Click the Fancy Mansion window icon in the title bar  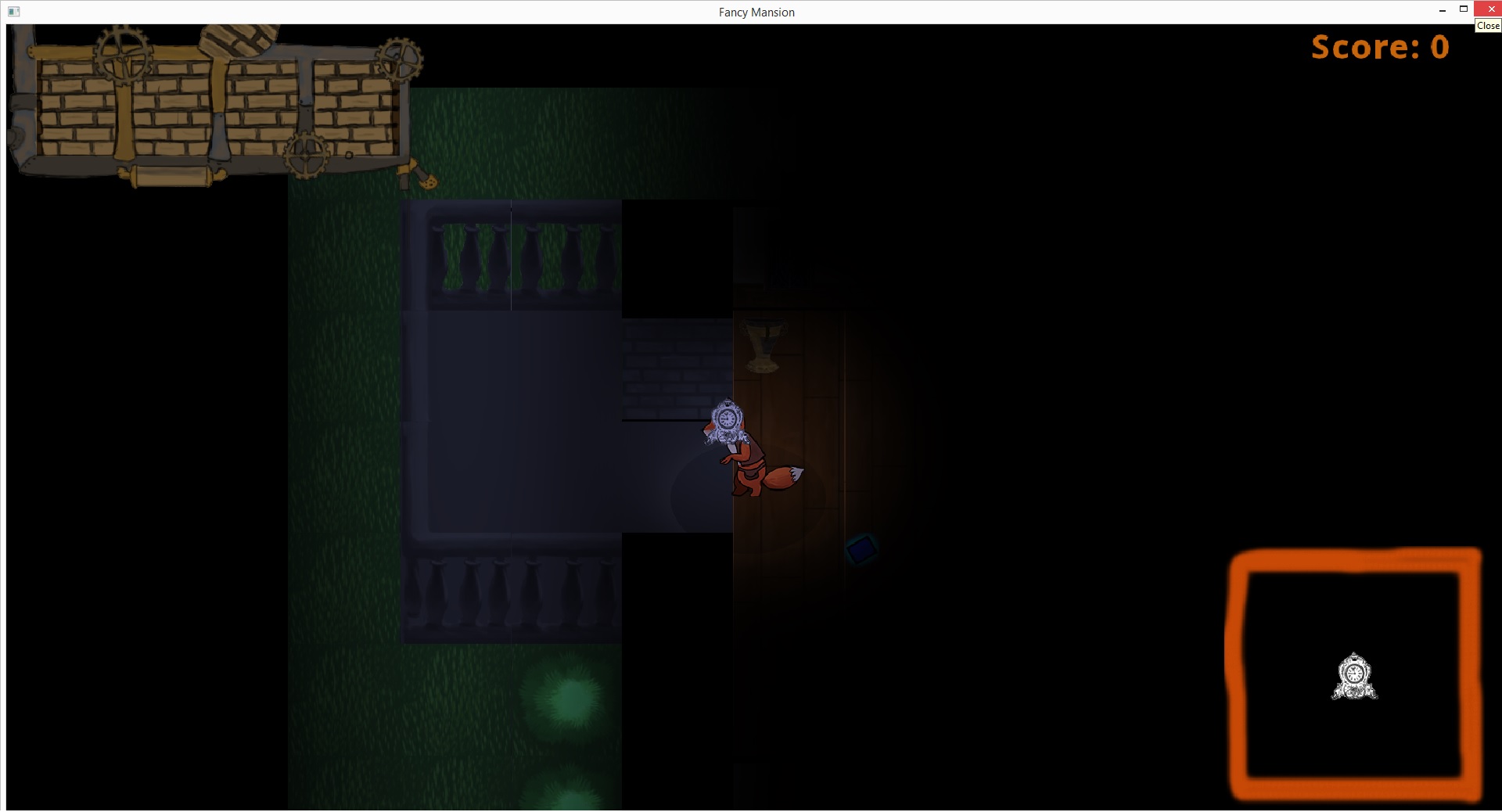point(13,12)
